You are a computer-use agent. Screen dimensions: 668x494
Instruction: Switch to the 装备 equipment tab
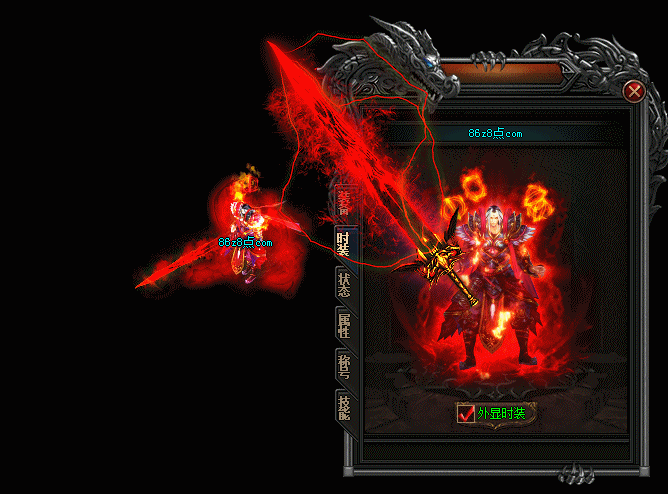click(344, 203)
